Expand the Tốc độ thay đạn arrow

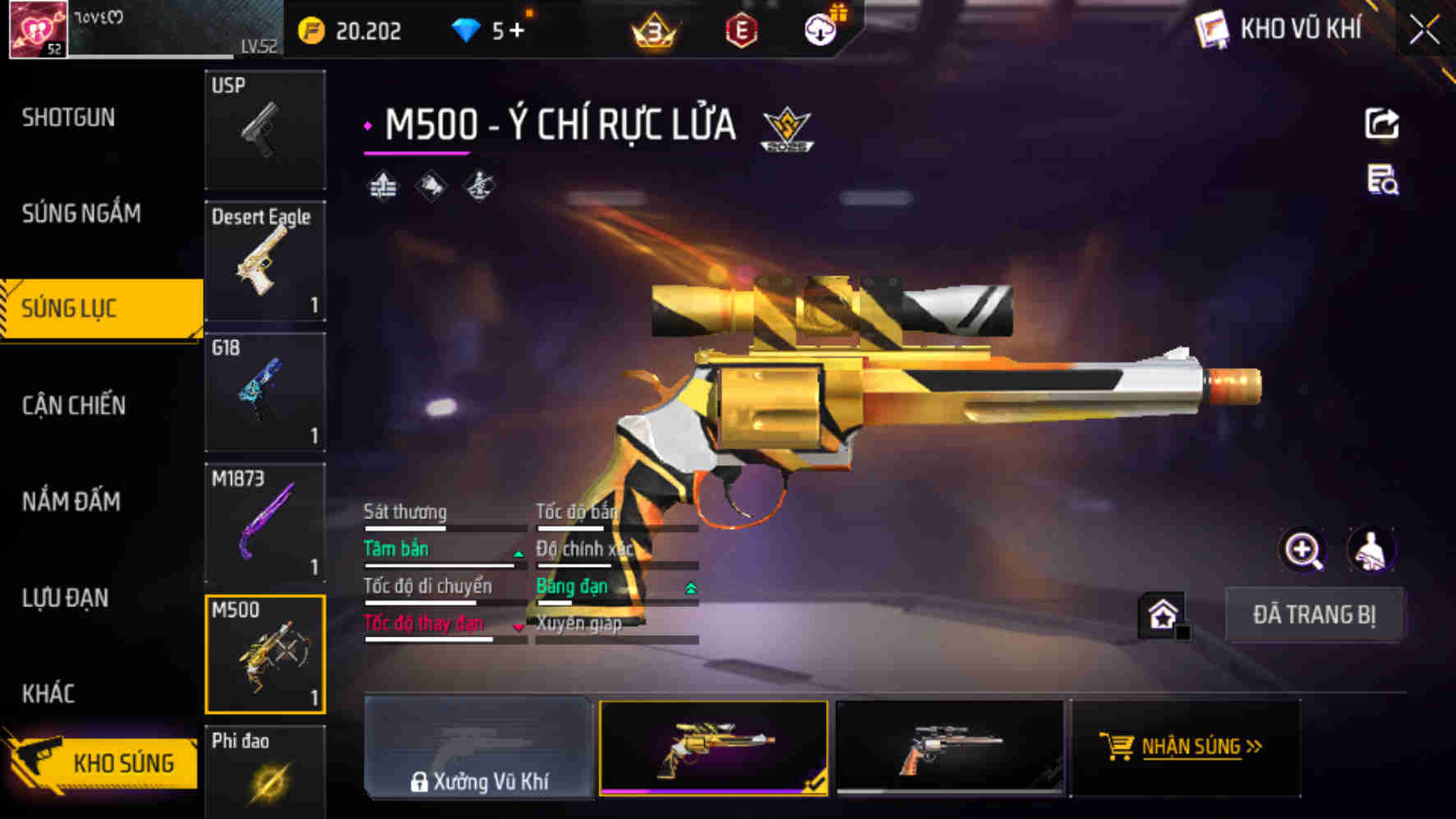[x=518, y=628]
